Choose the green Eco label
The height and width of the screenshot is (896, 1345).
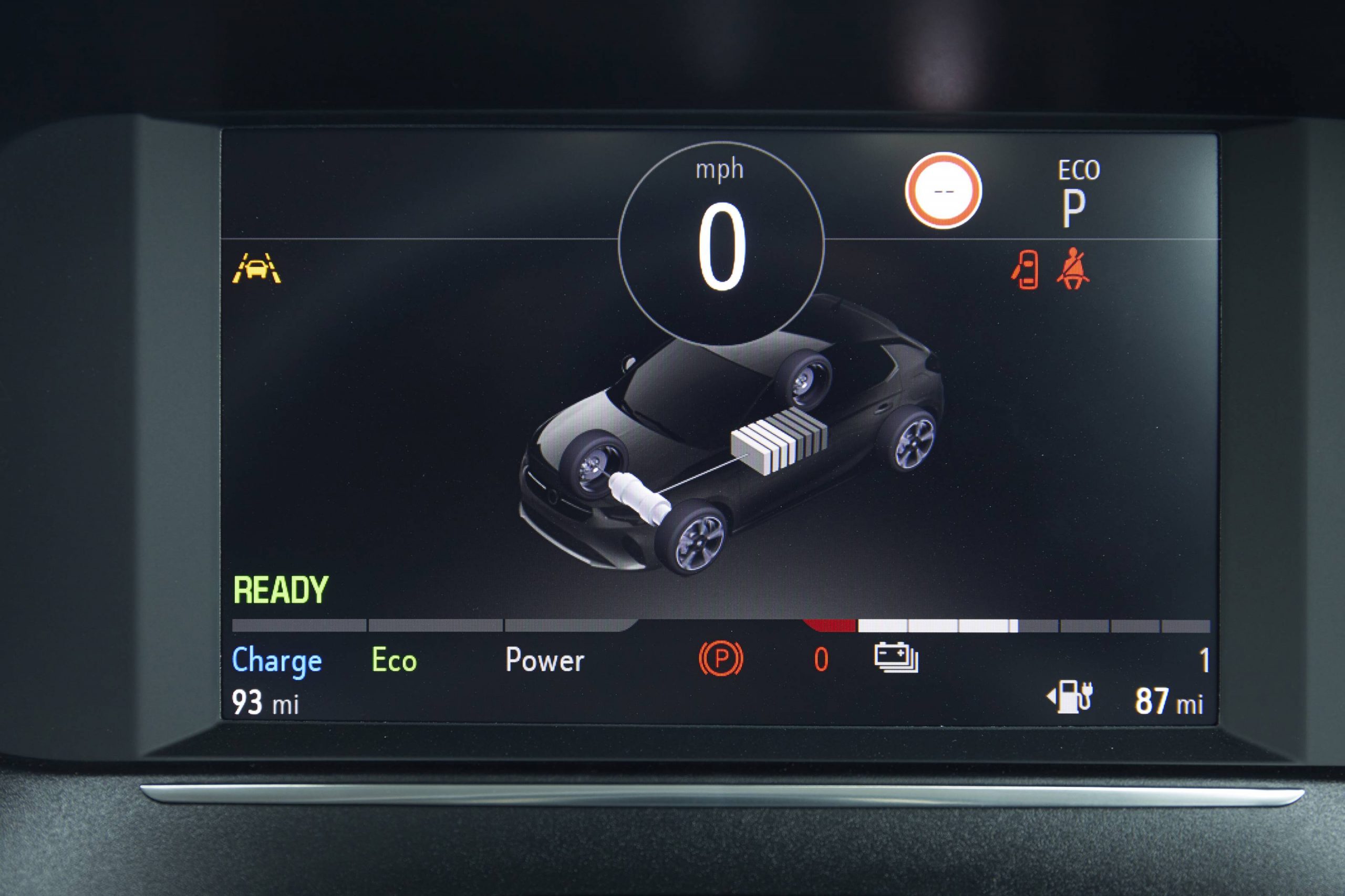[394, 660]
